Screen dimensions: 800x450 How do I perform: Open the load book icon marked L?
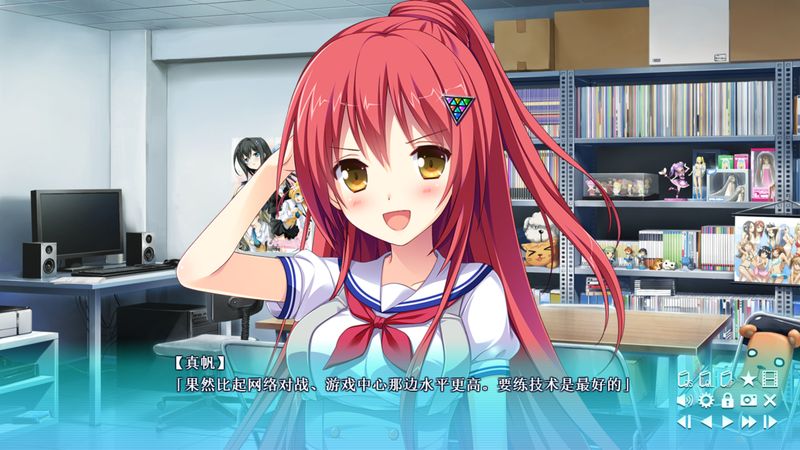[x=706, y=379]
